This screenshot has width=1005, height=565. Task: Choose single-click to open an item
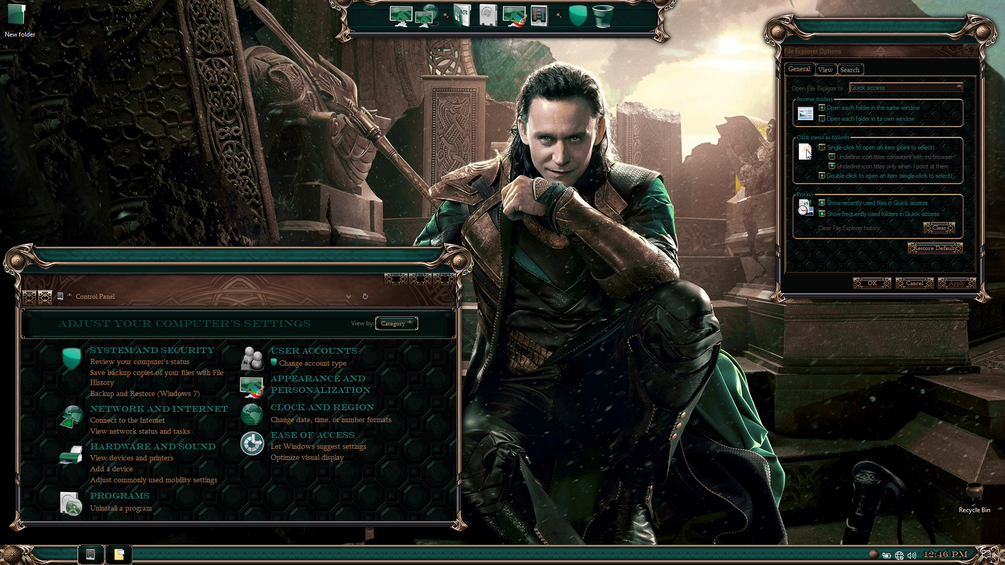pos(822,147)
